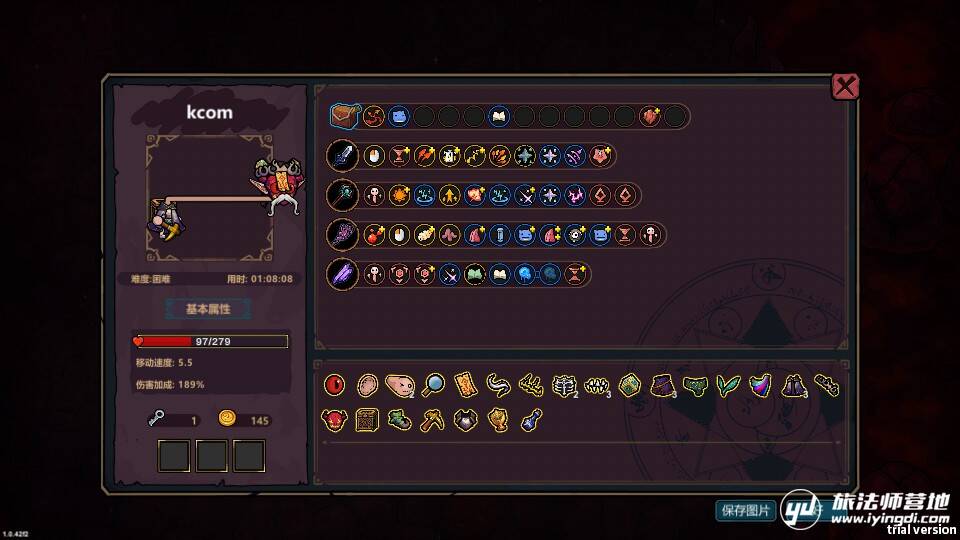Select the green spellbook relic

tap(628, 385)
